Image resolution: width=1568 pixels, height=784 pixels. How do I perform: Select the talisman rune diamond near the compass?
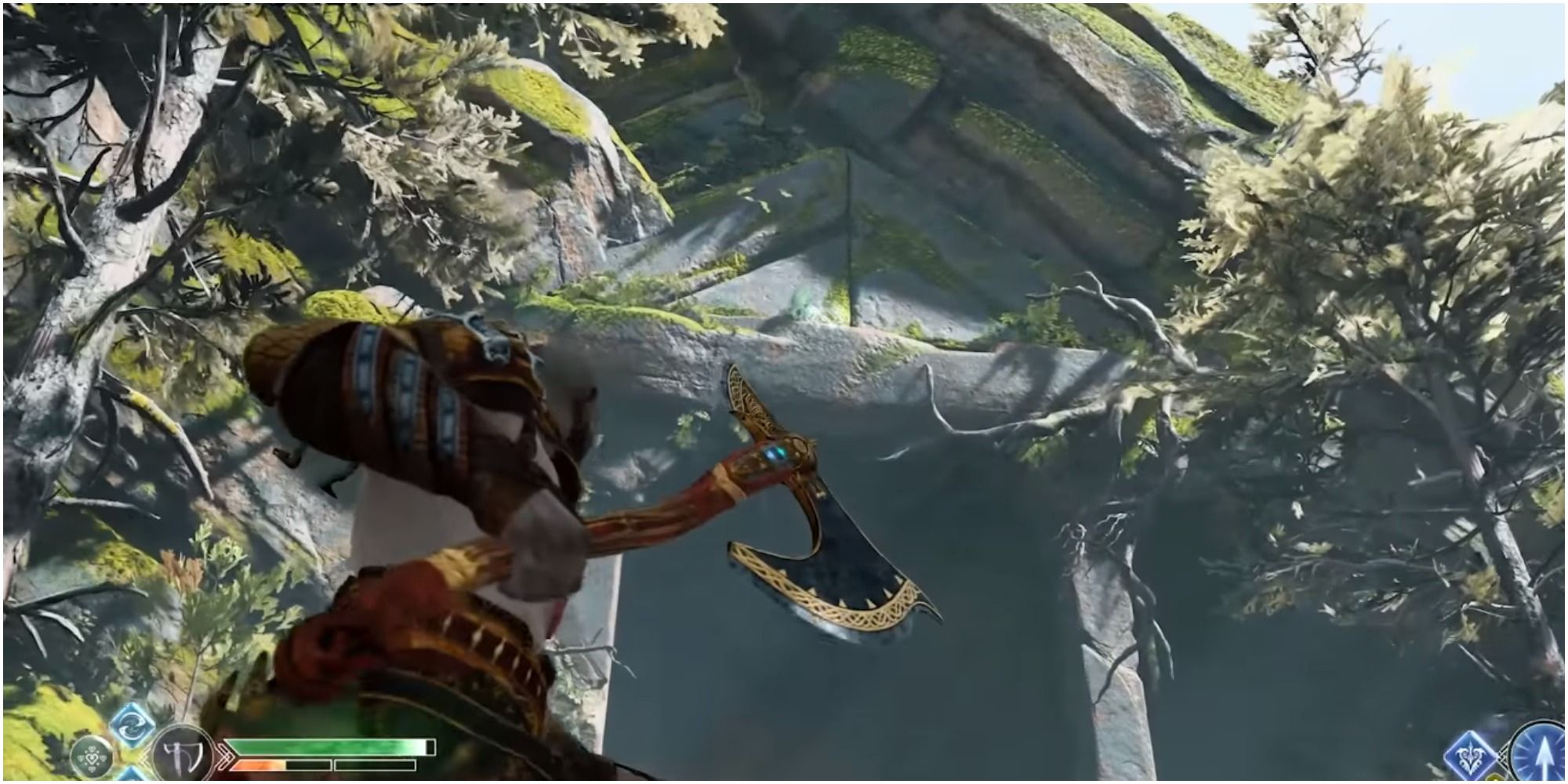(1468, 755)
